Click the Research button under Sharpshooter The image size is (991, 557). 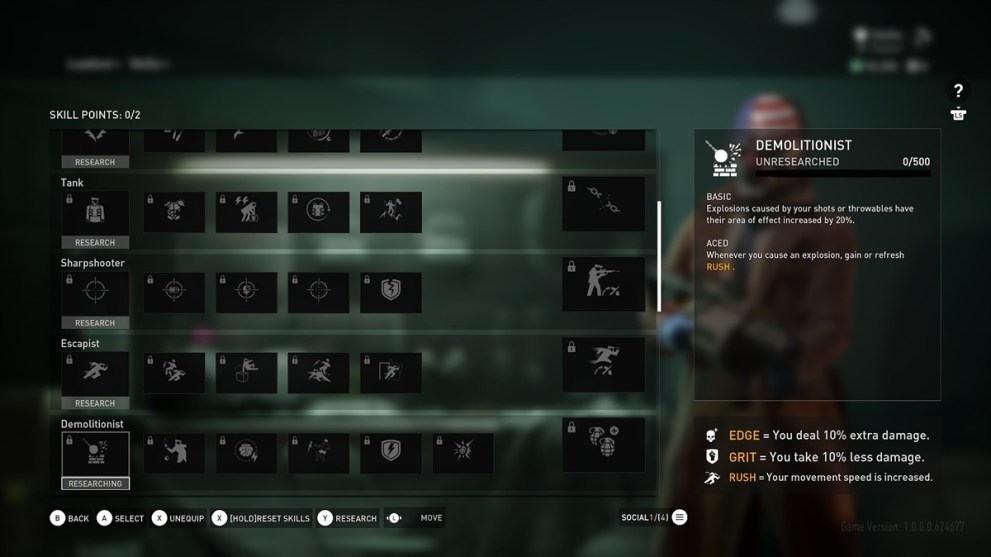click(x=95, y=323)
